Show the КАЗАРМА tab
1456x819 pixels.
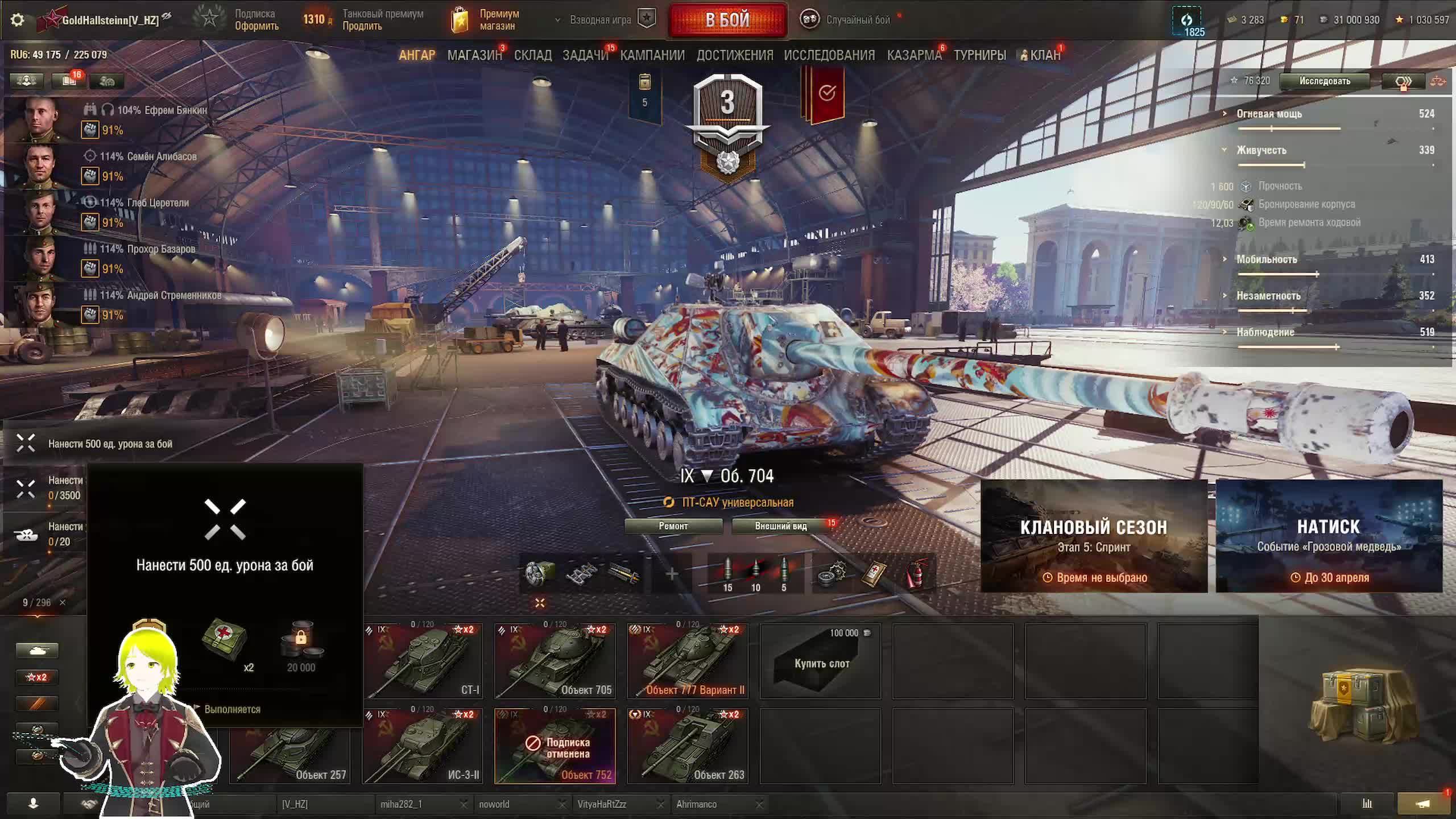(x=913, y=55)
